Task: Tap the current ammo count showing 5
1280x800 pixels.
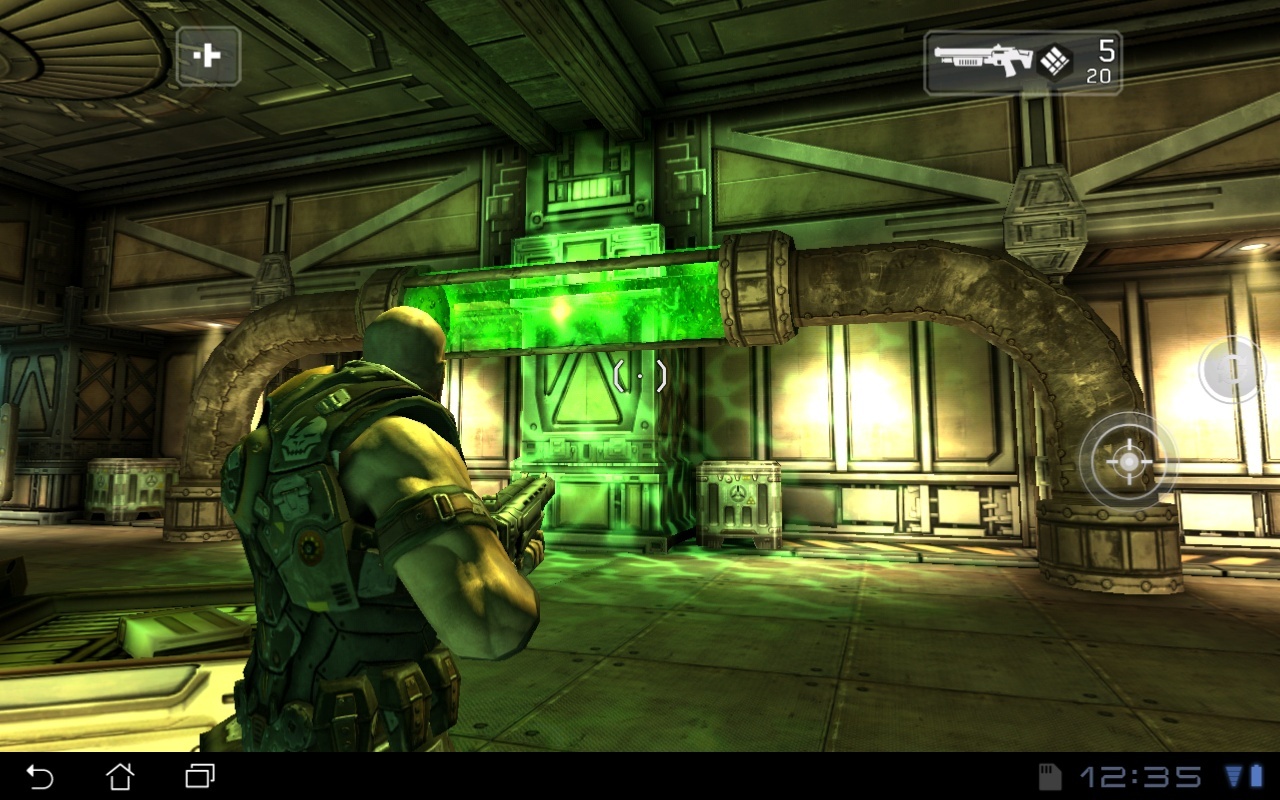Action: [1105, 48]
